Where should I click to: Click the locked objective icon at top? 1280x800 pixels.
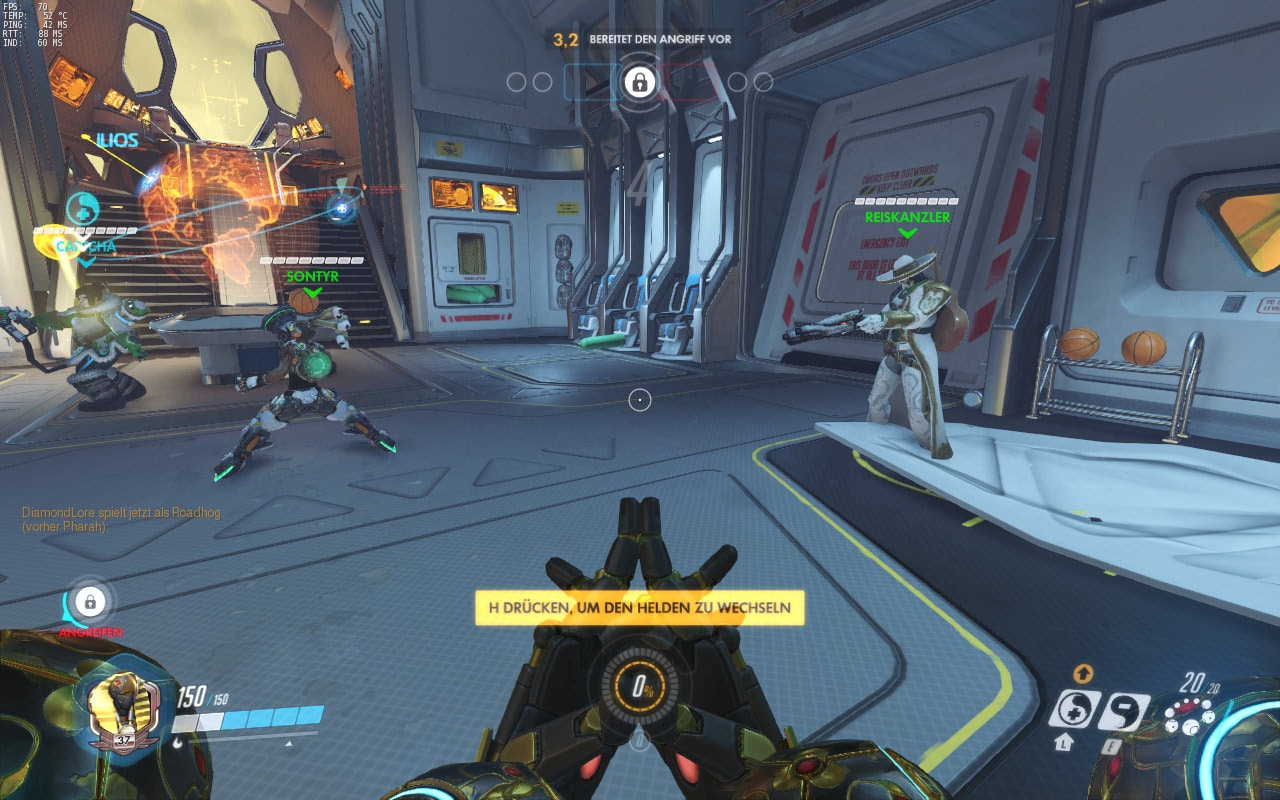(638, 82)
